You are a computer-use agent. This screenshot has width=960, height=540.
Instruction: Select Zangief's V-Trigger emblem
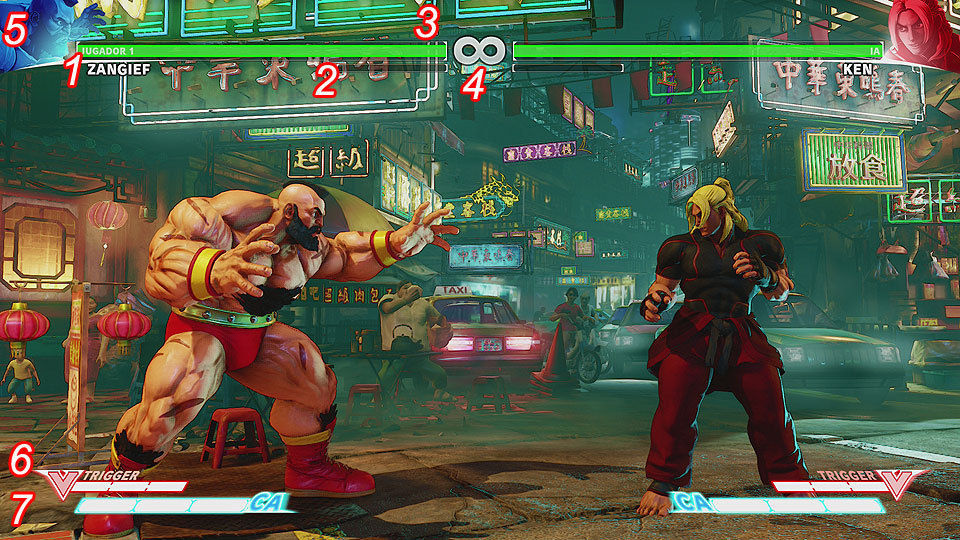[x=61, y=484]
